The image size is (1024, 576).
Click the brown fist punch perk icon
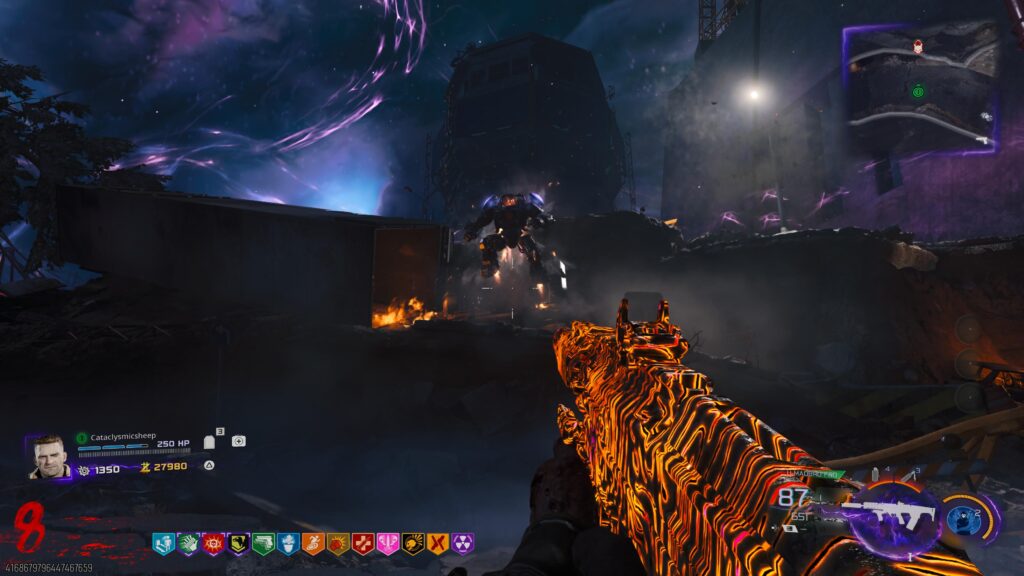[x=338, y=544]
